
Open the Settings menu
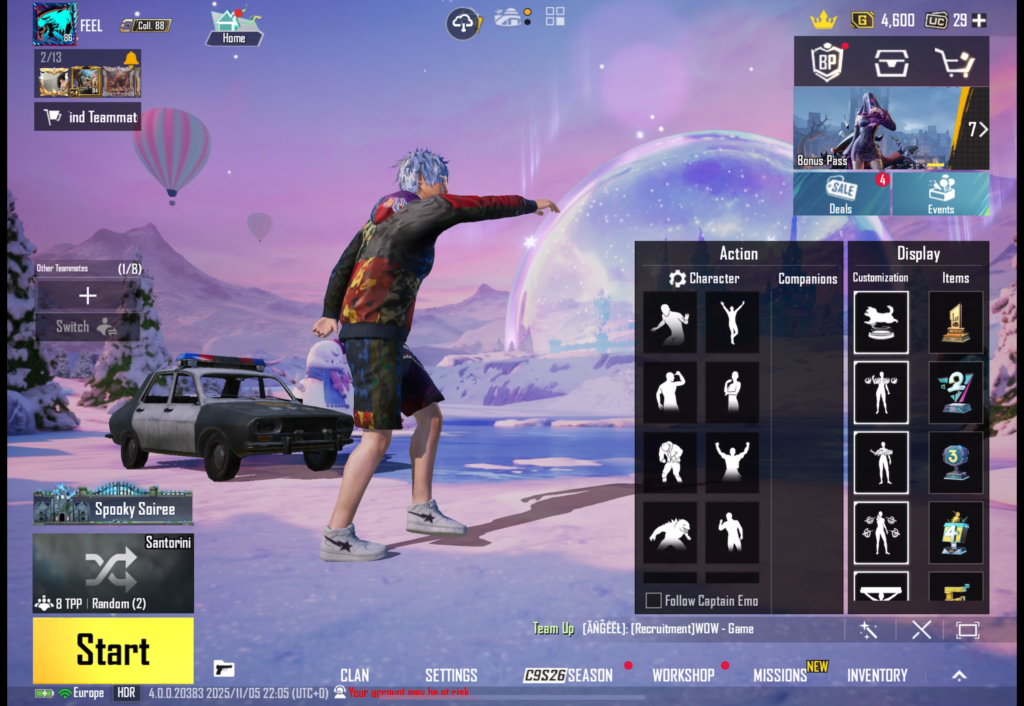451,675
